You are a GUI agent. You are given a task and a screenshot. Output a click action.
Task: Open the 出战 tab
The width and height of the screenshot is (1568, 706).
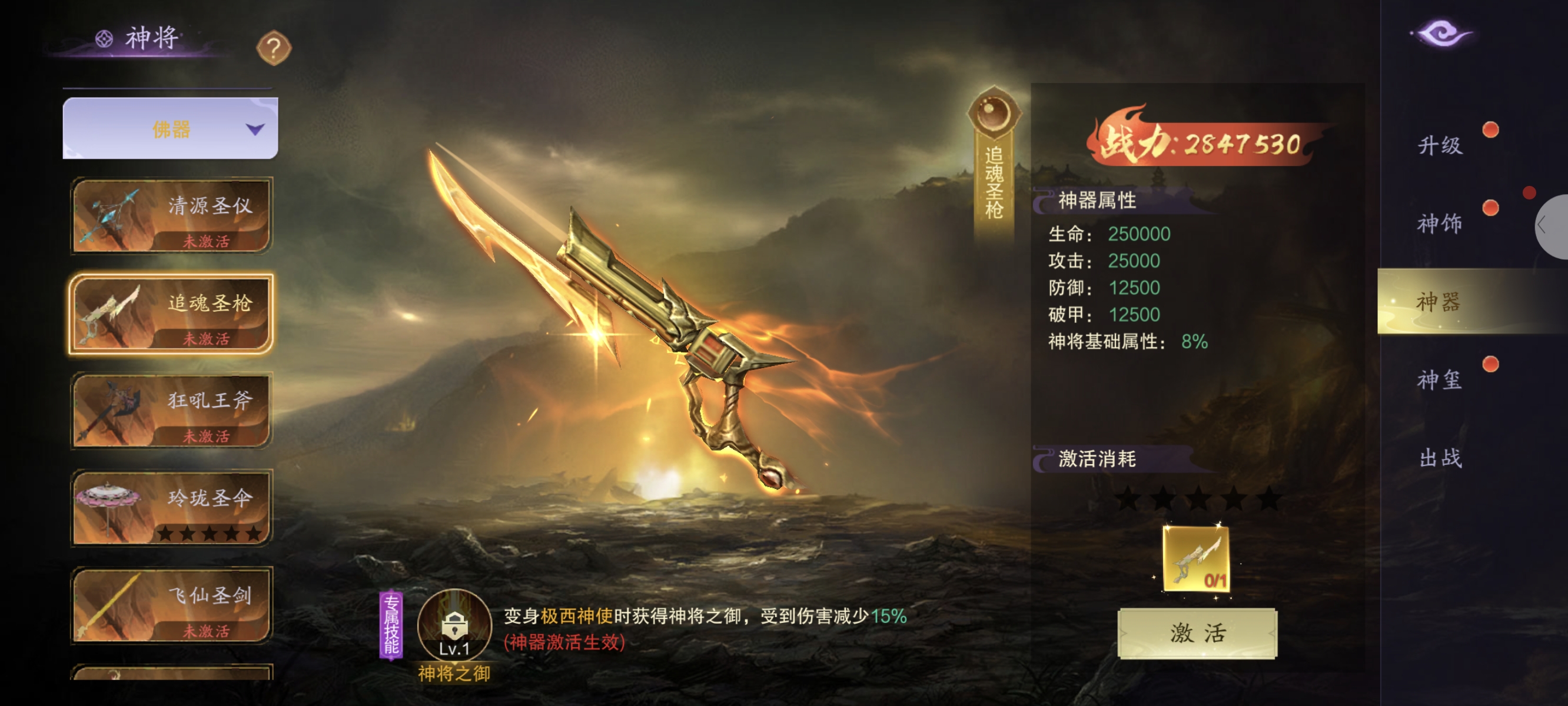click(x=1440, y=458)
